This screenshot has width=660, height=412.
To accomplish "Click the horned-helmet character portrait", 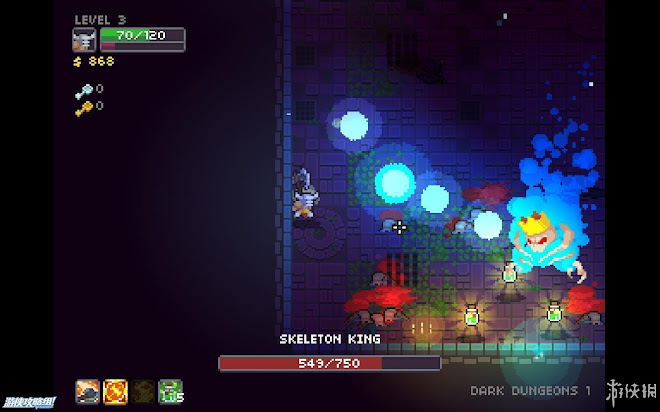I will [85, 39].
